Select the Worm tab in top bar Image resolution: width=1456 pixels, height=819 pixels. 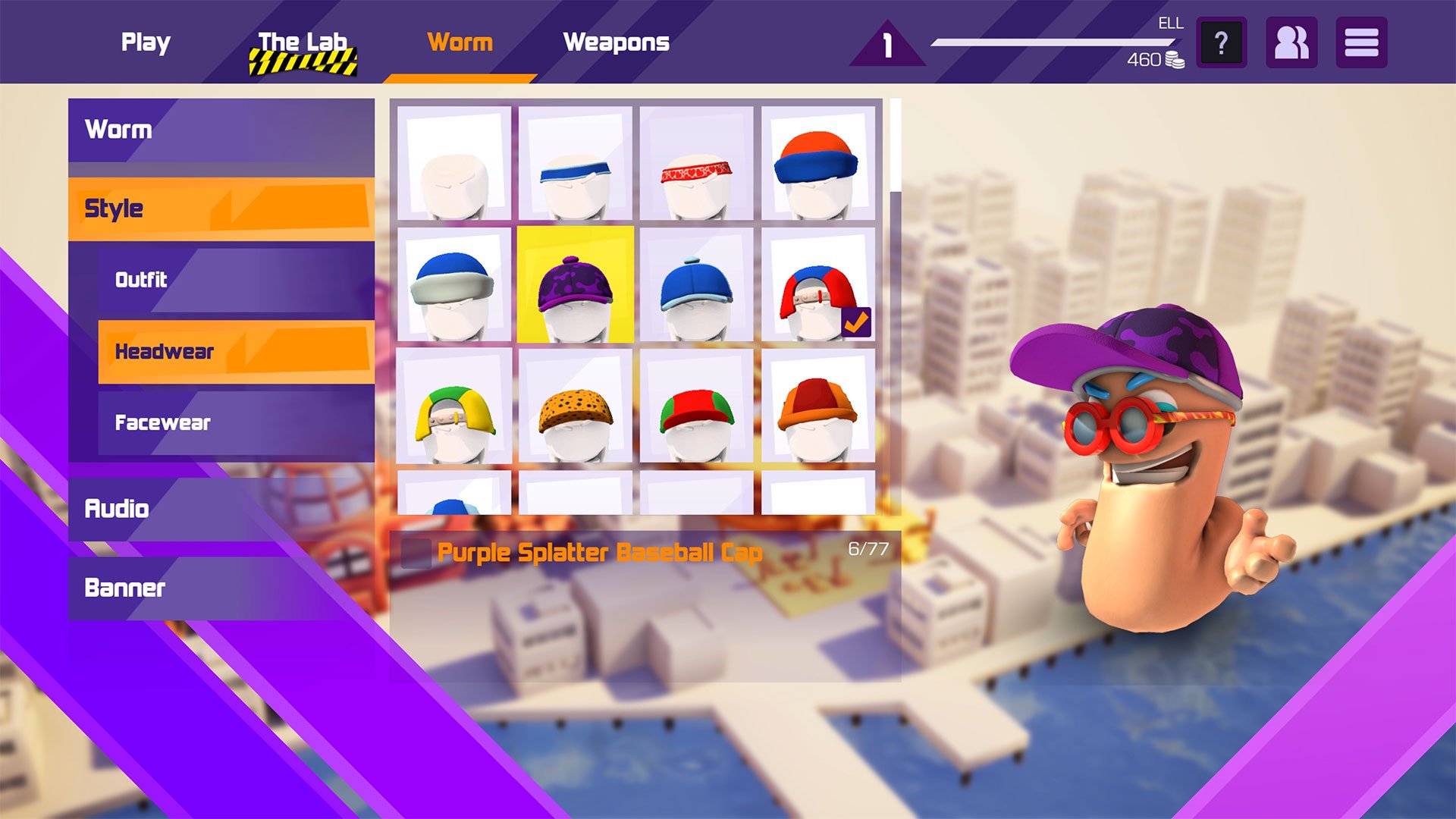click(x=460, y=42)
